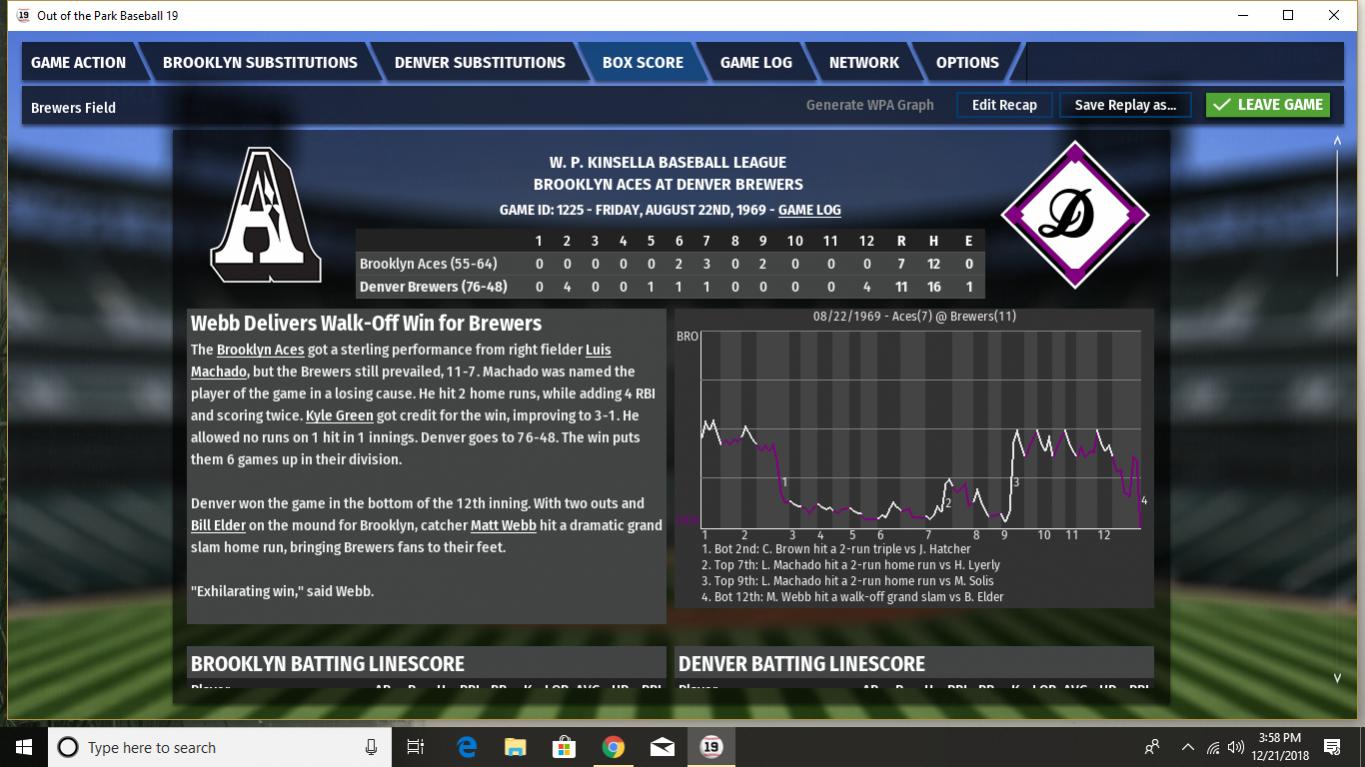
Task: Select the Box Score tab
Action: point(642,62)
